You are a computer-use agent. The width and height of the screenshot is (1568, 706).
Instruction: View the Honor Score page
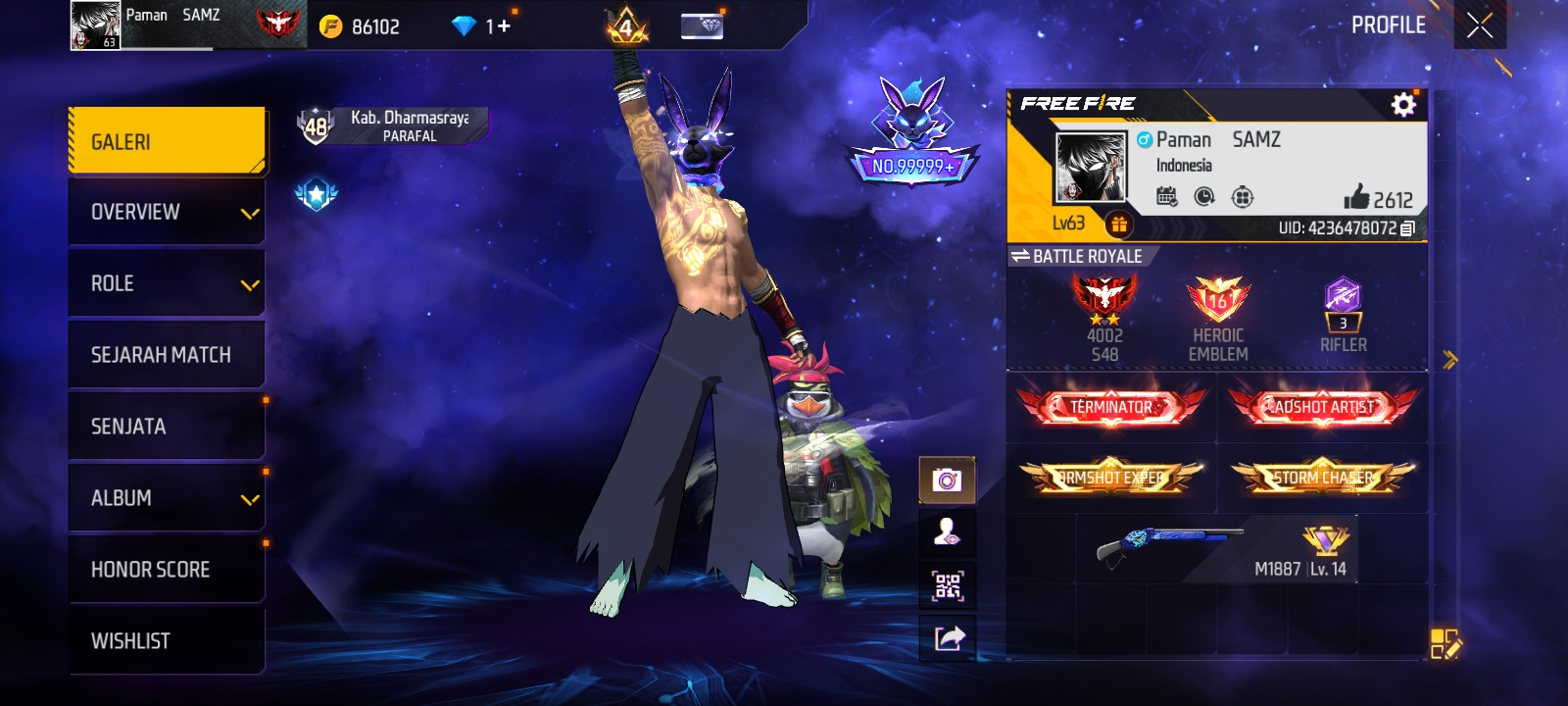(x=167, y=570)
